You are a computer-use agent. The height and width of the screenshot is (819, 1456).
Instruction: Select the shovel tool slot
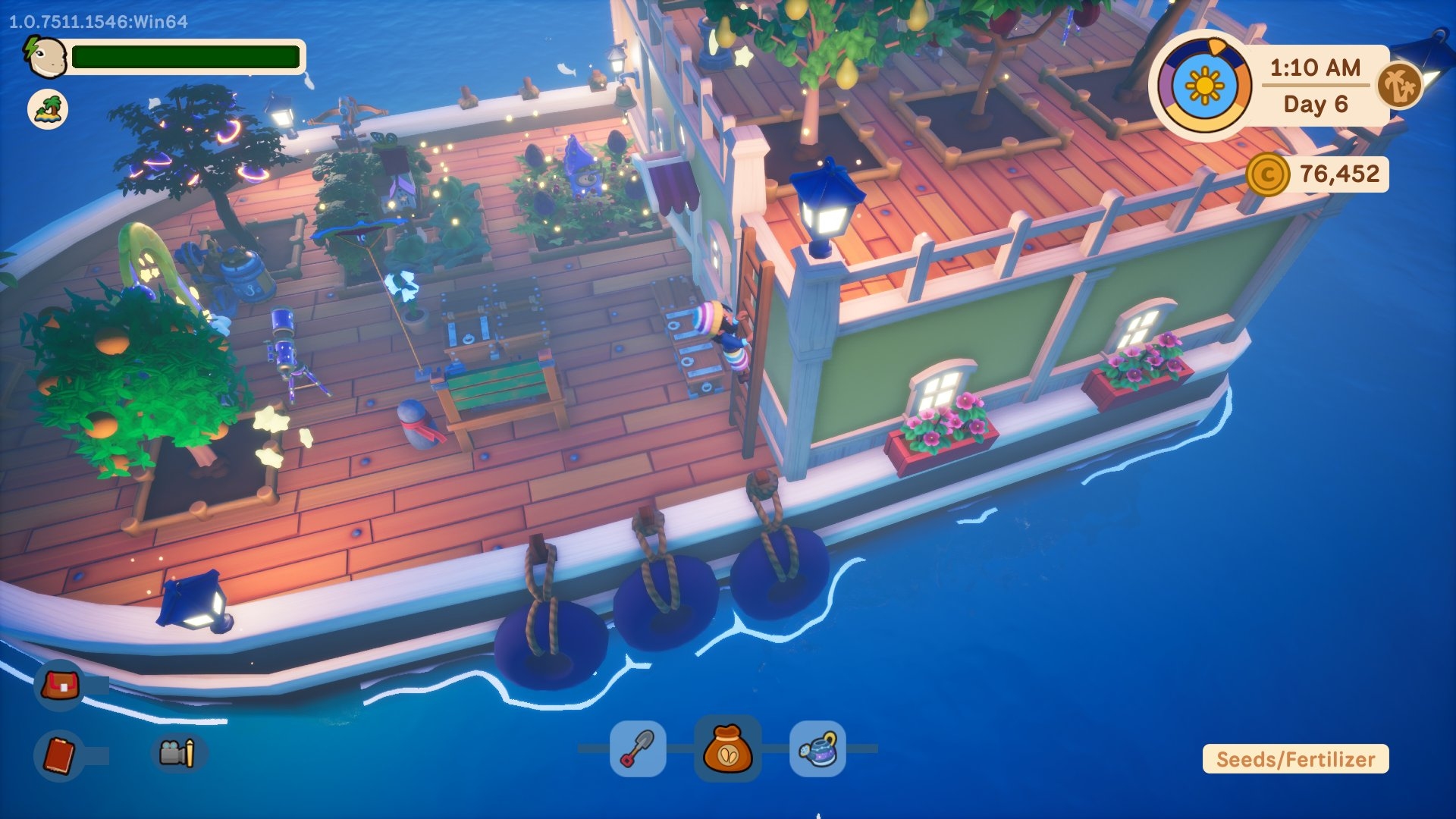coord(638,748)
